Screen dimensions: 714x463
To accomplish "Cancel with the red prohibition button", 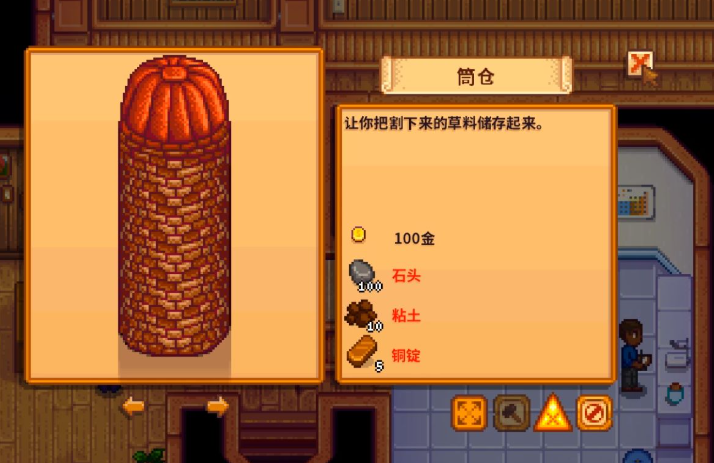I will point(594,412).
